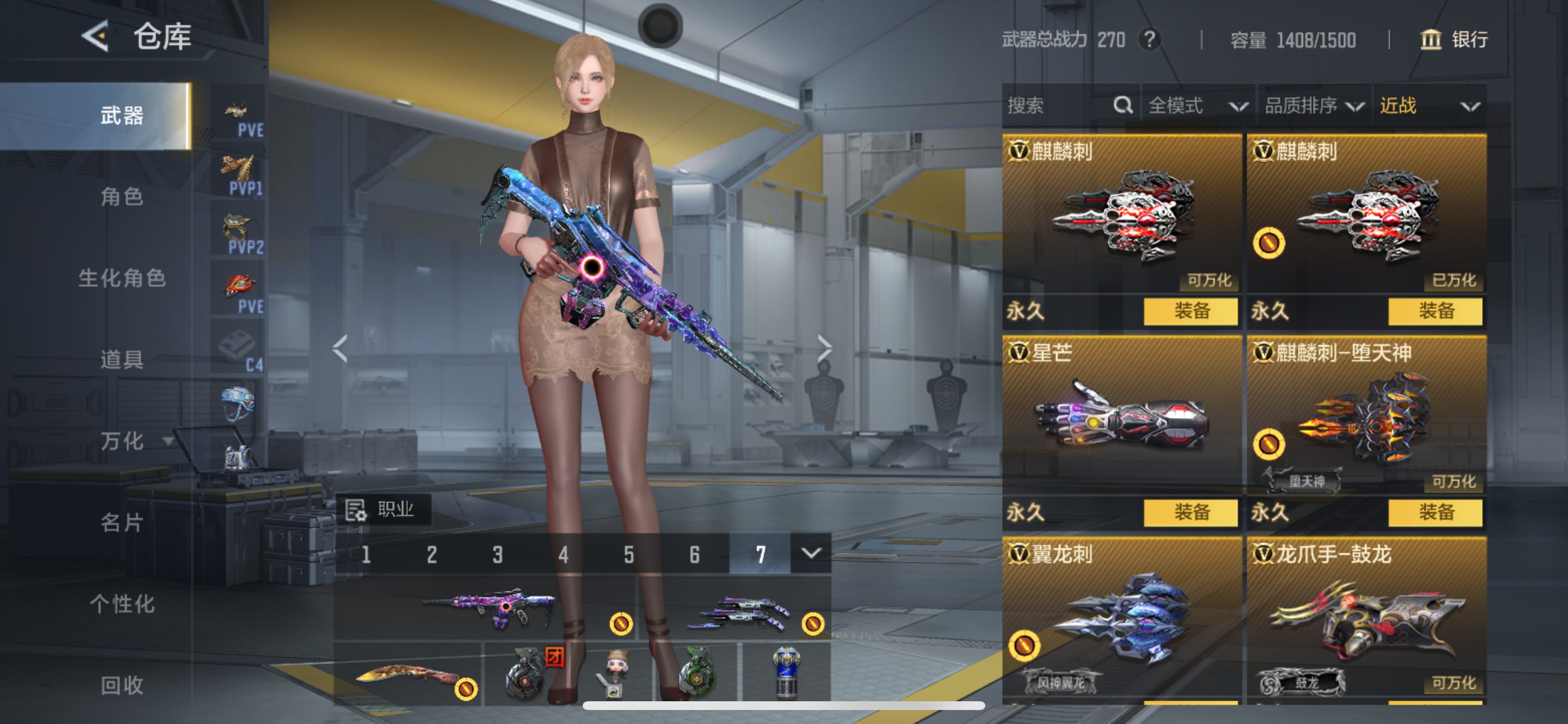Go back from the 仓库 screen
1568x724 pixels.
pos(96,37)
